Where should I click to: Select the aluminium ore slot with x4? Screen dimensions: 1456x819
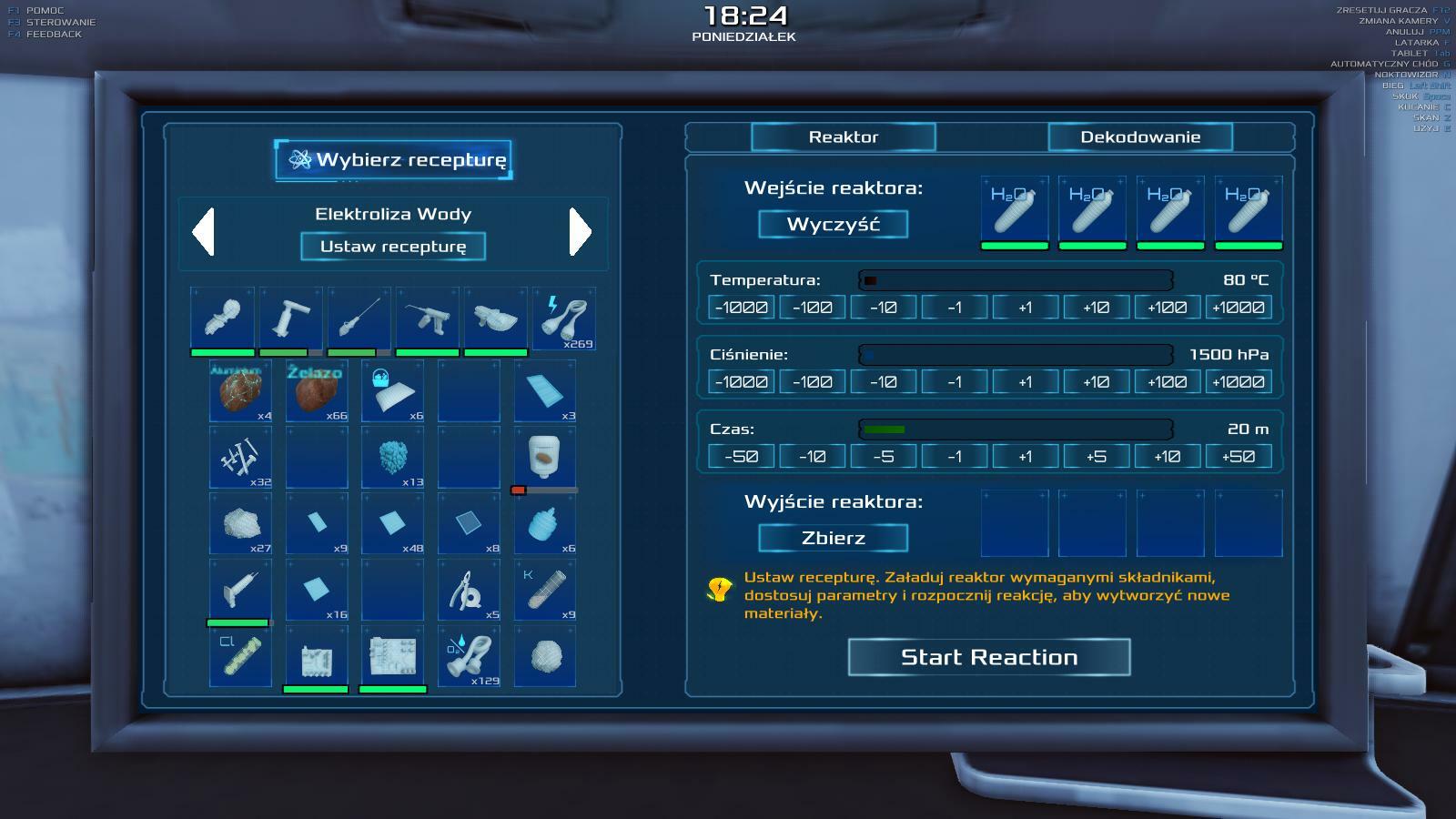click(240, 390)
